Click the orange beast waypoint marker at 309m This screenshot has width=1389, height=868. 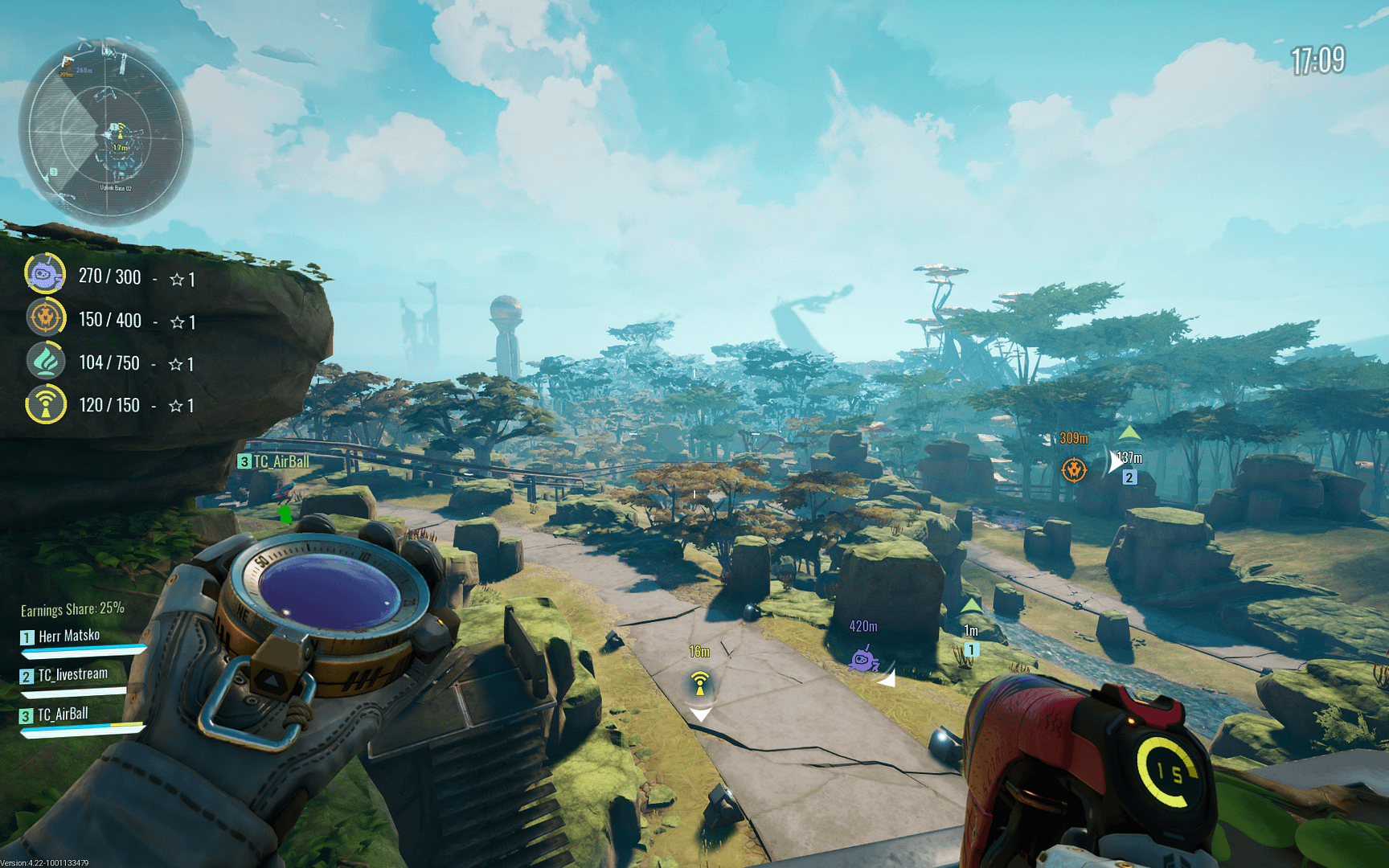pyautogui.click(x=1074, y=469)
